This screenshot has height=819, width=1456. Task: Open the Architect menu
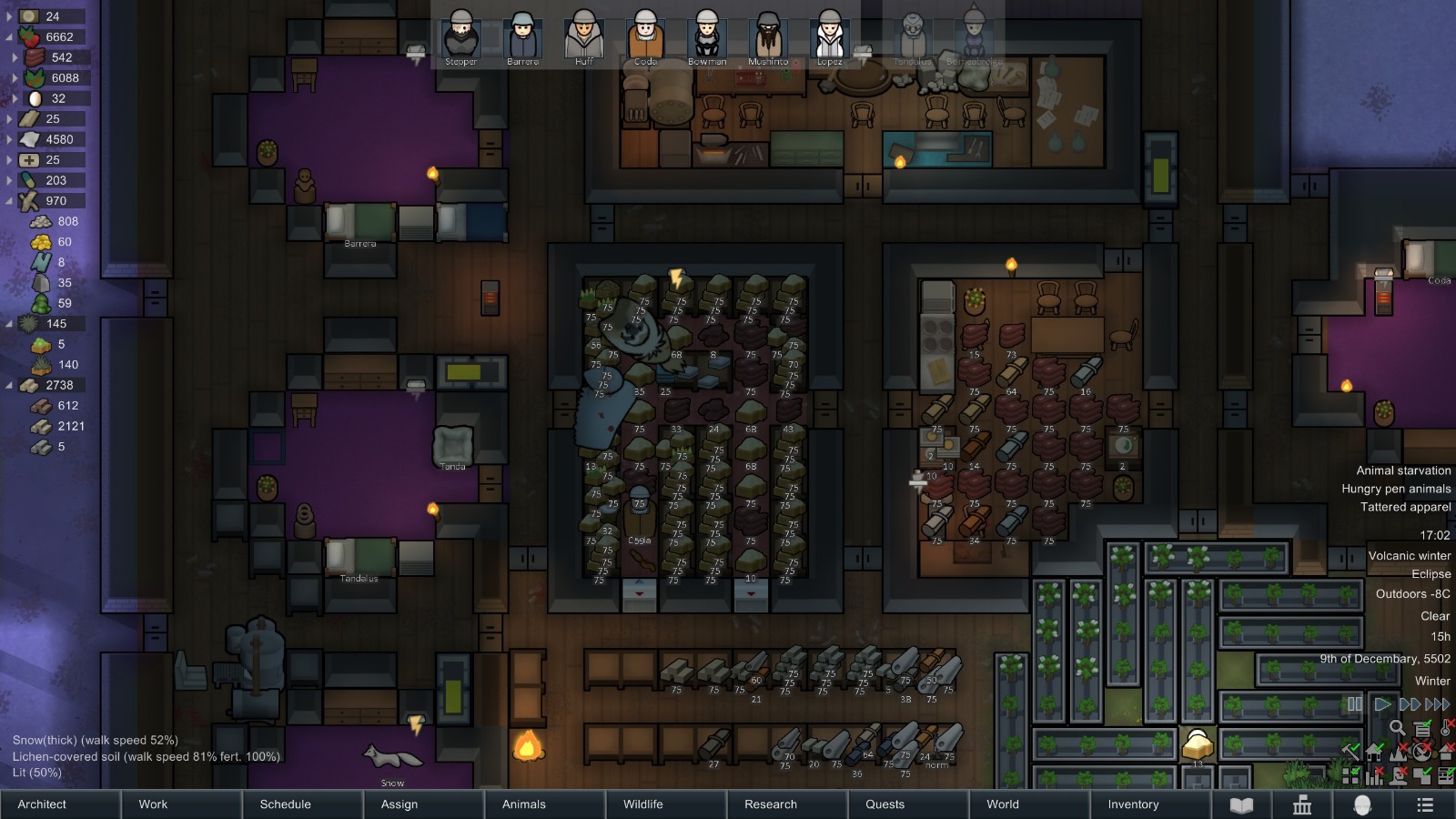tap(60, 804)
